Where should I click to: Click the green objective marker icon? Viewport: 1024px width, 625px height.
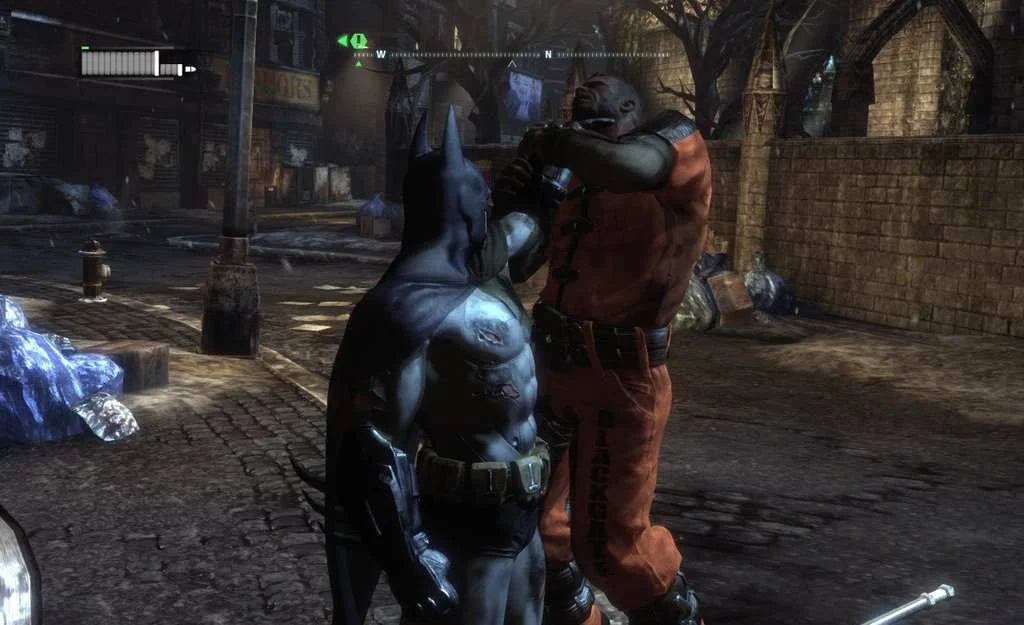click(x=357, y=41)
